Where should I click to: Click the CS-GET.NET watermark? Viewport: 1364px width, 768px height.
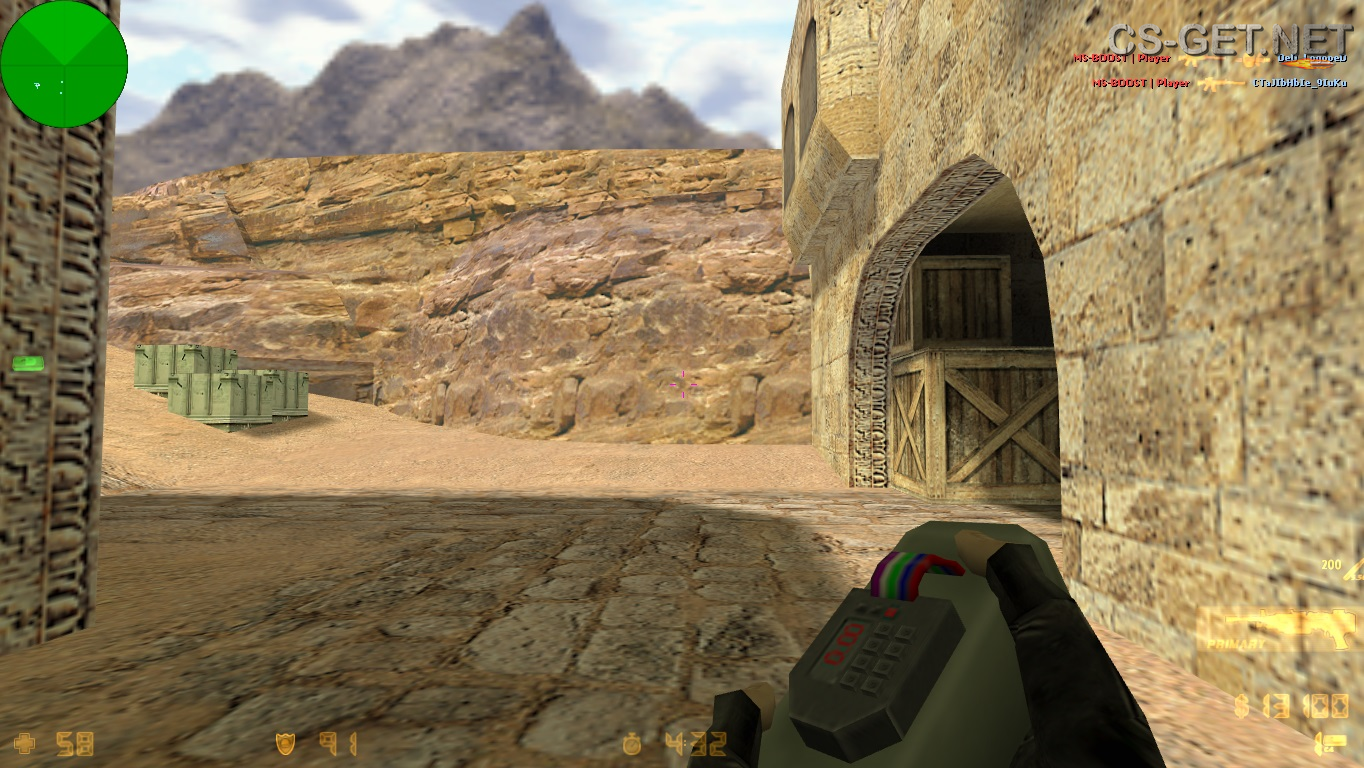1230,40
